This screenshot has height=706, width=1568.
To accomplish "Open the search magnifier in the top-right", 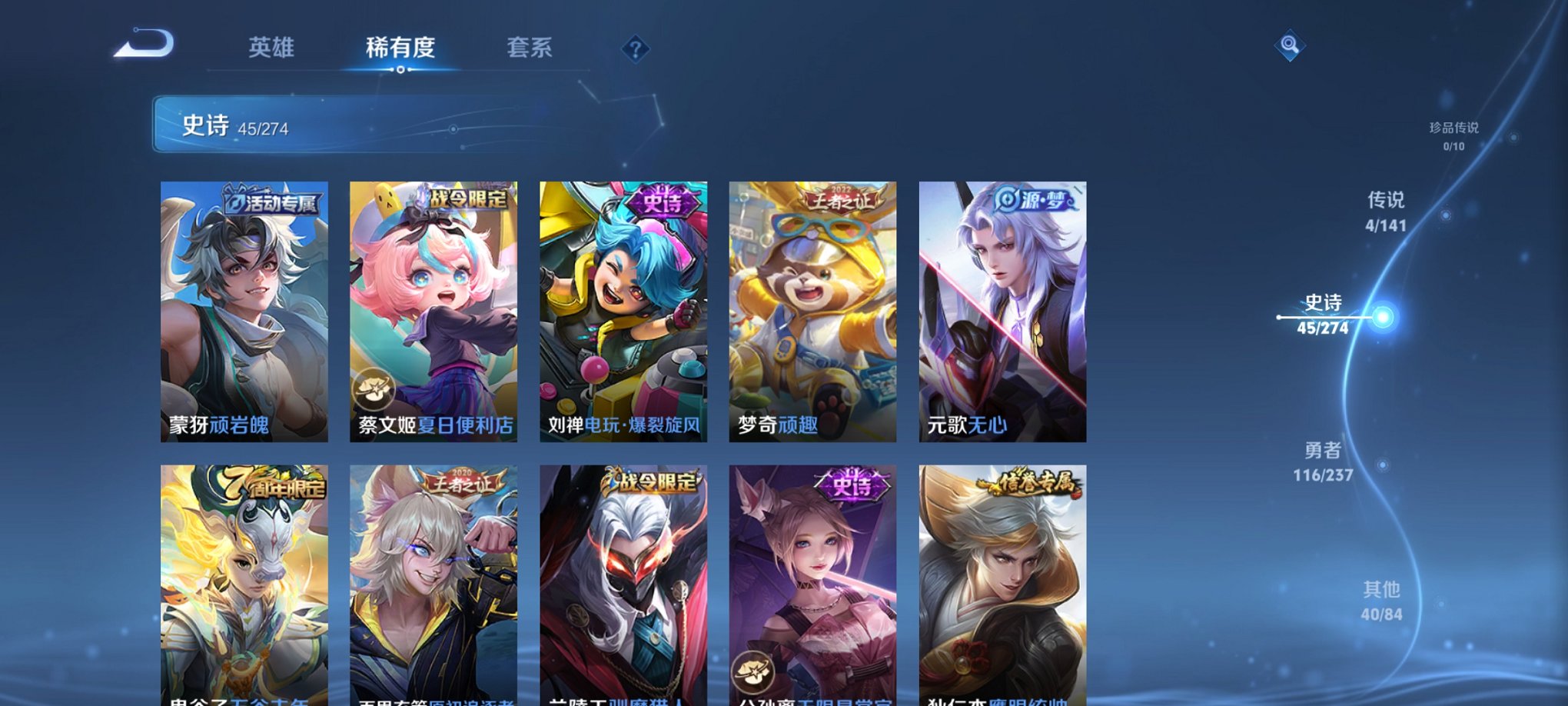I will tap(1287, 46).
